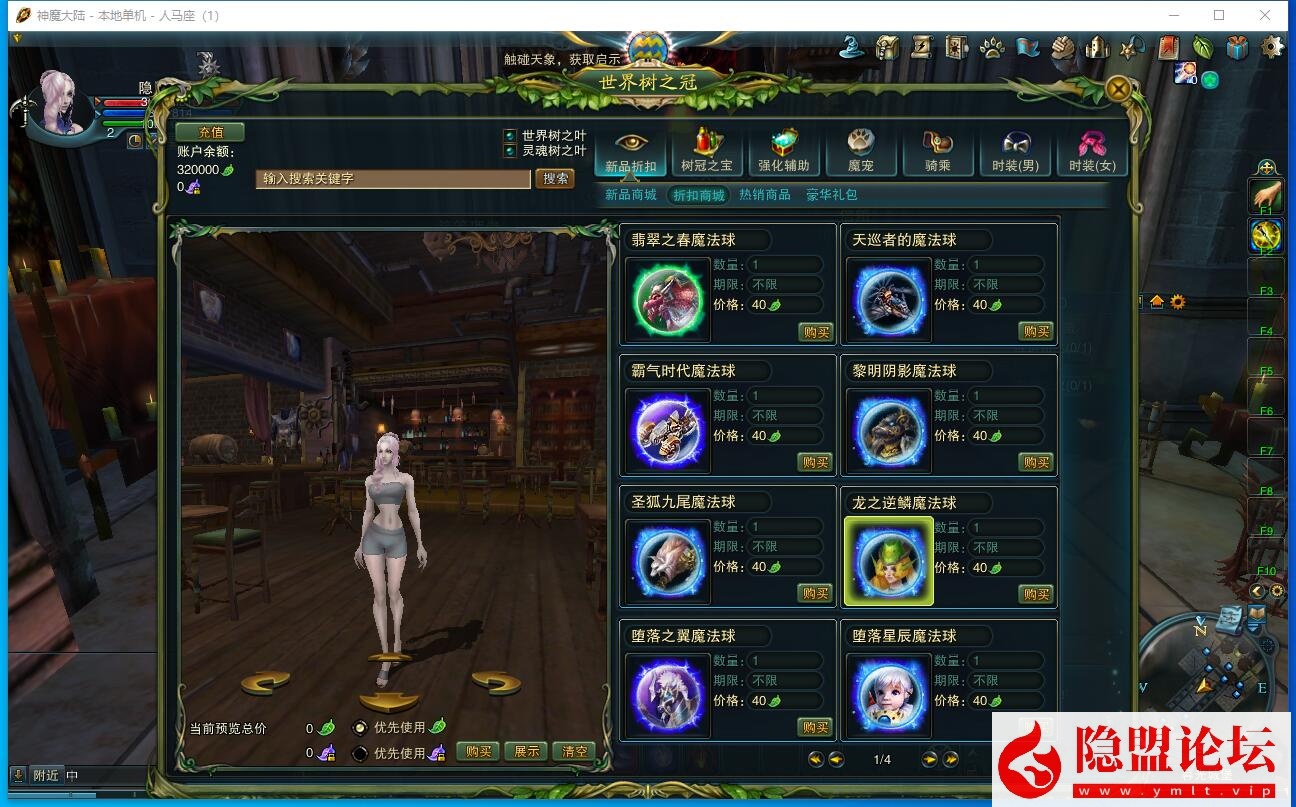Switch to the 骑乘 mount tab

point(937,152)
